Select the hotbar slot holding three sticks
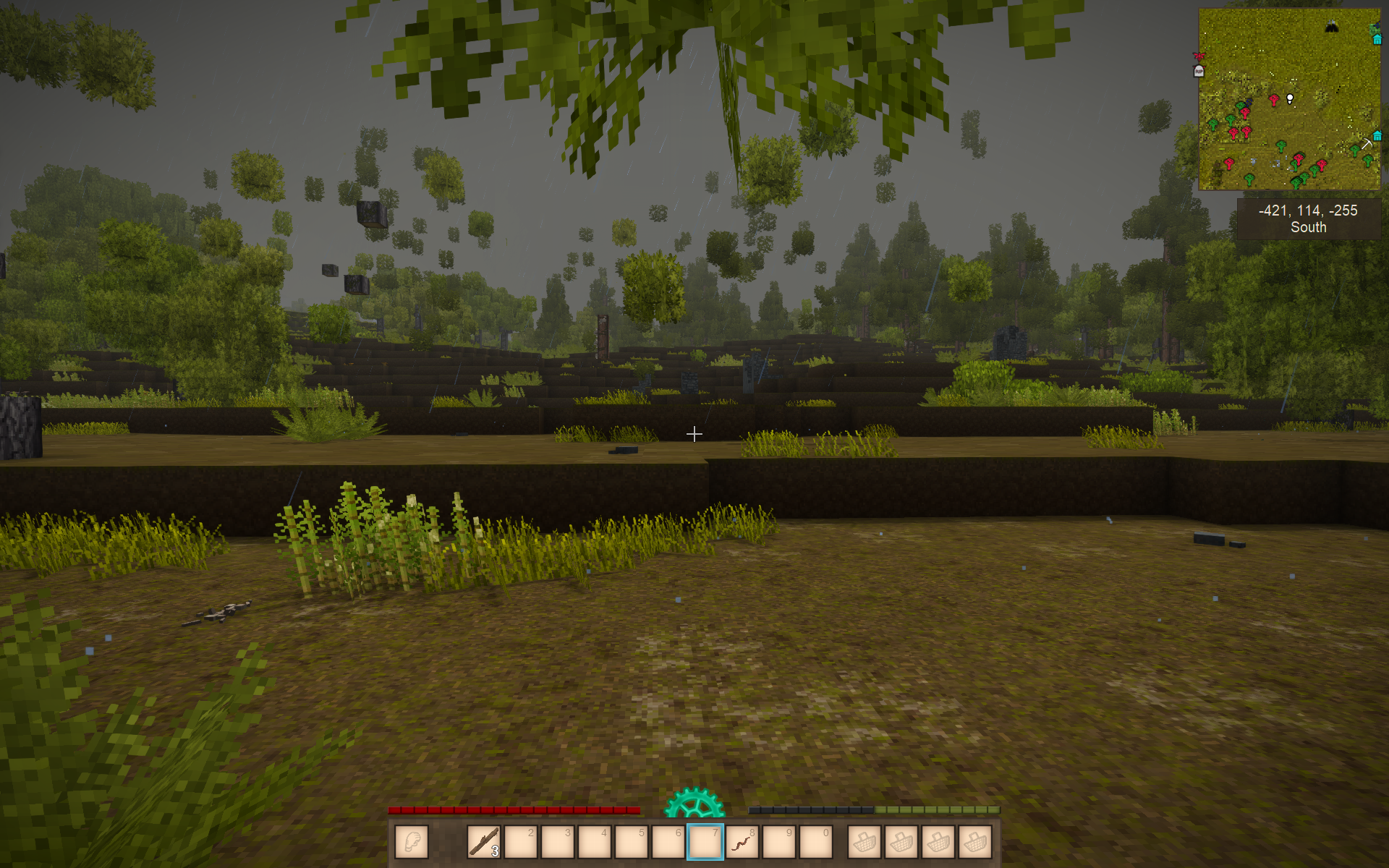 (483, 842)
